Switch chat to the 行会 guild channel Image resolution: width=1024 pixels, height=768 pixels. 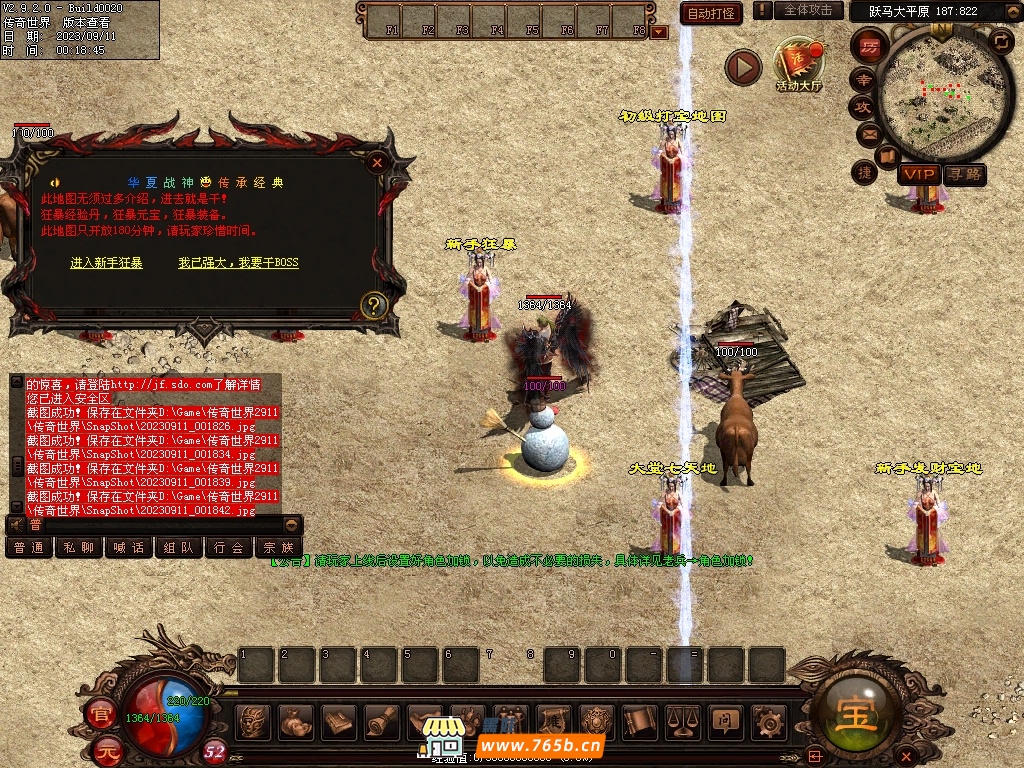tap(229, 547)
